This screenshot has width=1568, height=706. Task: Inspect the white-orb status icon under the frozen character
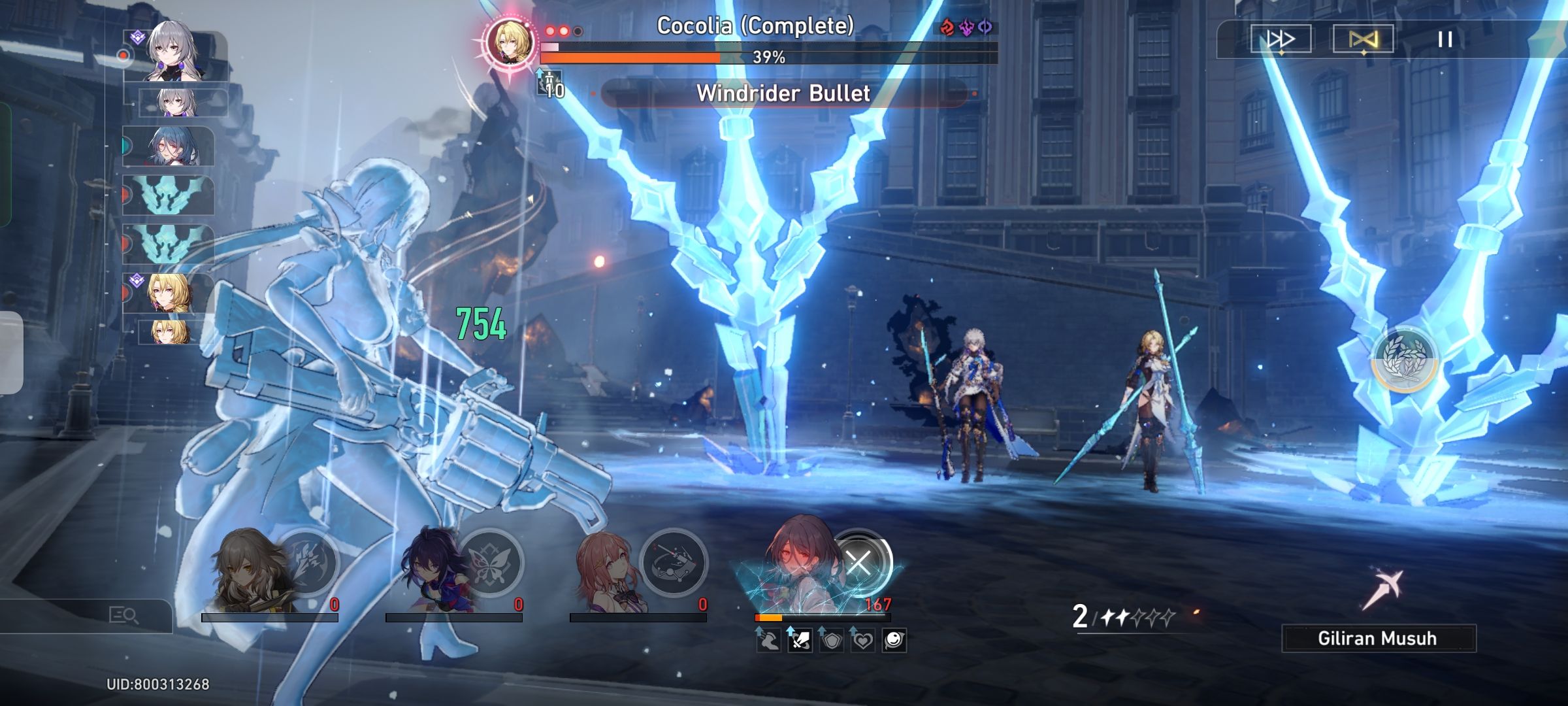pyautogui.click(x=894, y=640)
